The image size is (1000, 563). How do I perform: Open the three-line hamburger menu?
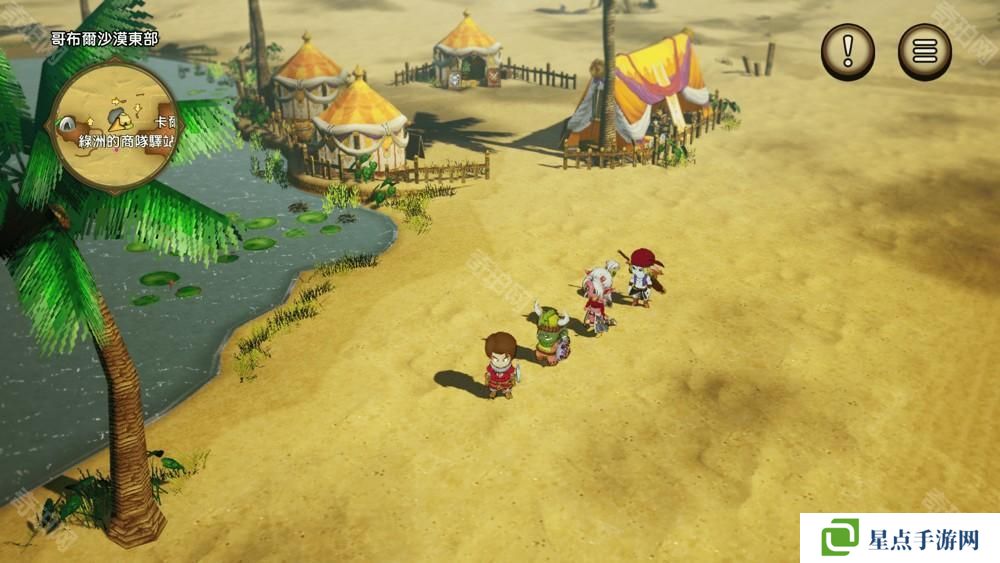(x=925, y=51)
